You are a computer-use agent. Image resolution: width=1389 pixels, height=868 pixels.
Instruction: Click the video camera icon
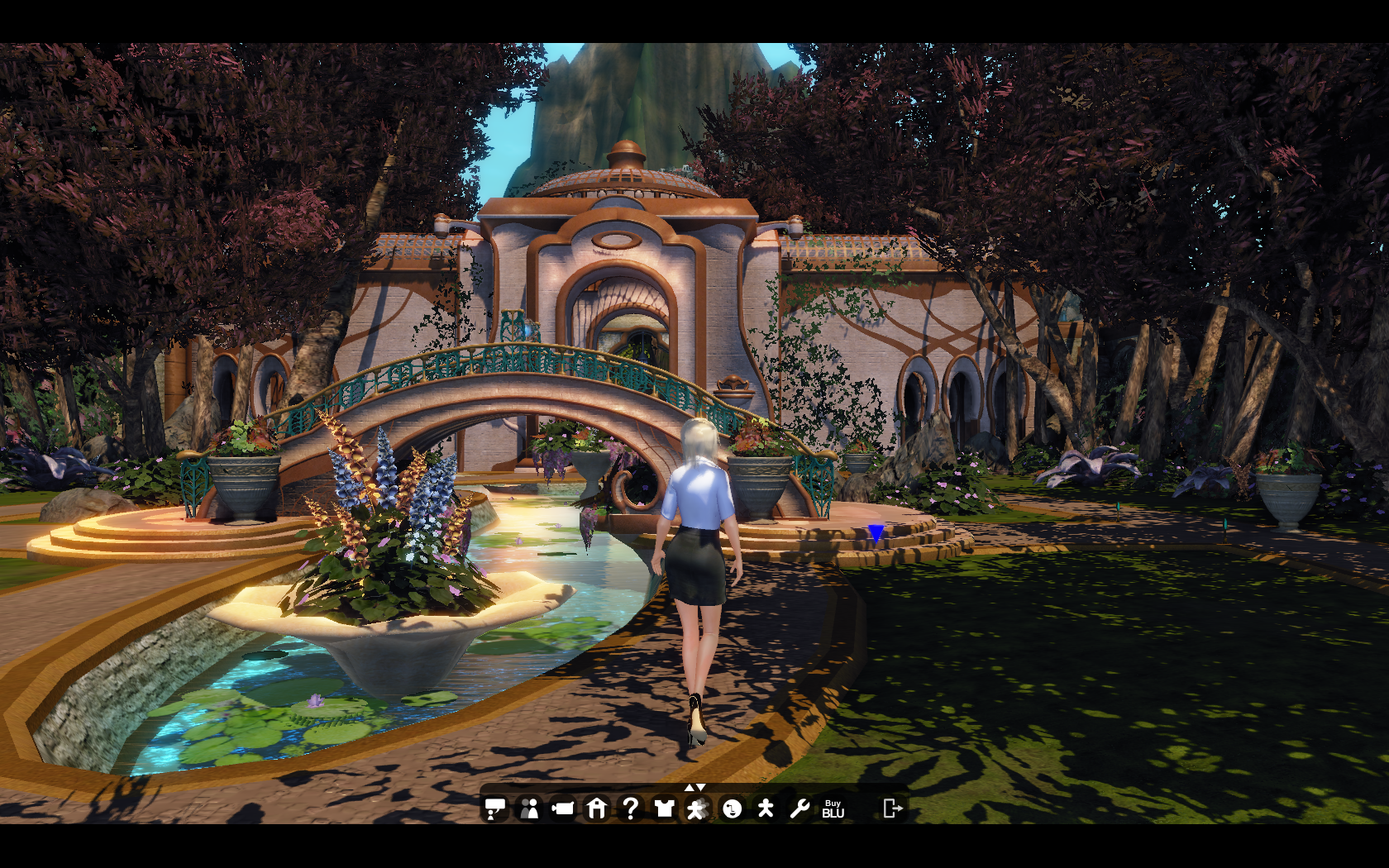(x=563, y=808)
